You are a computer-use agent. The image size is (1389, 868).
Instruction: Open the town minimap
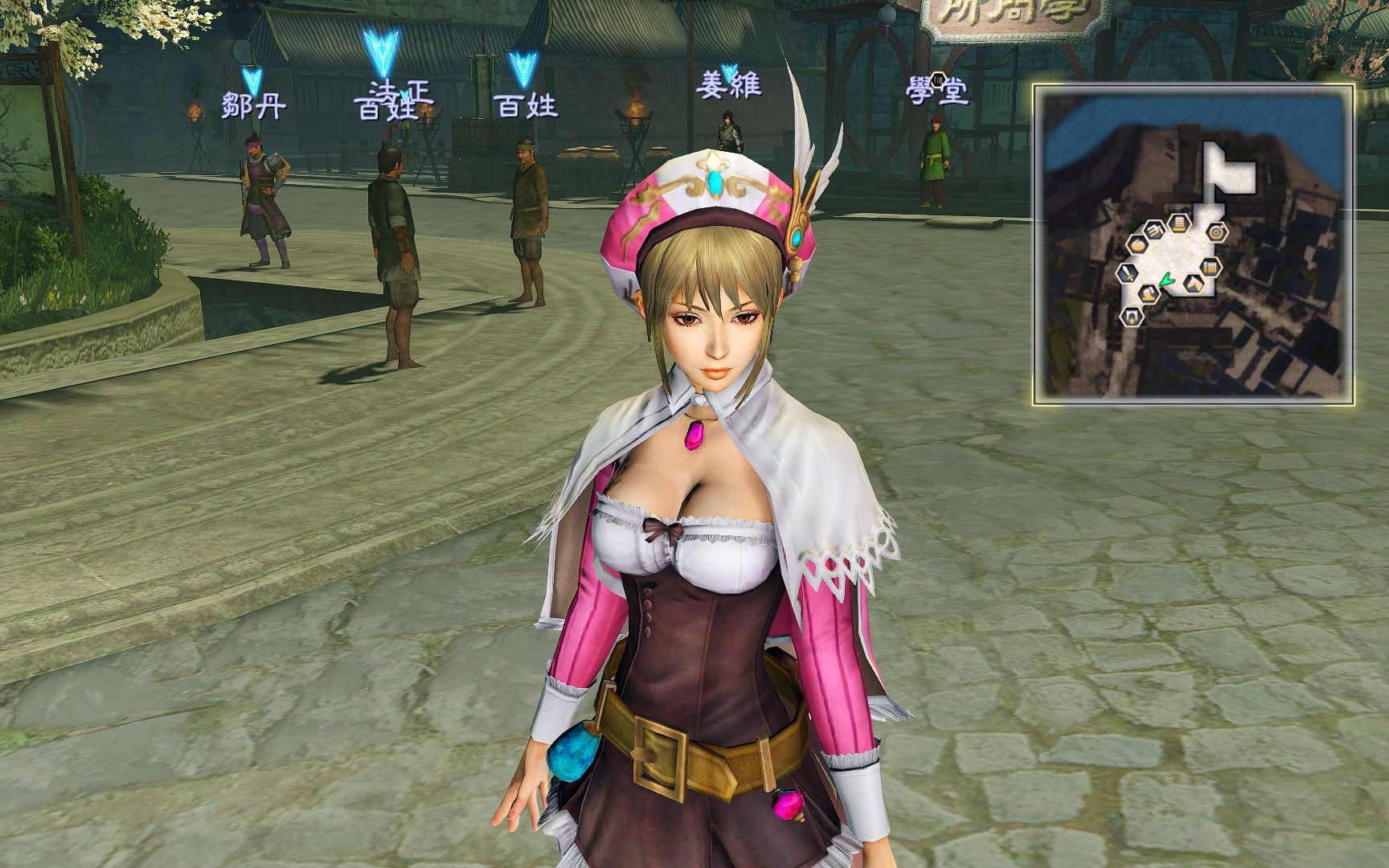click(1193, 244)
